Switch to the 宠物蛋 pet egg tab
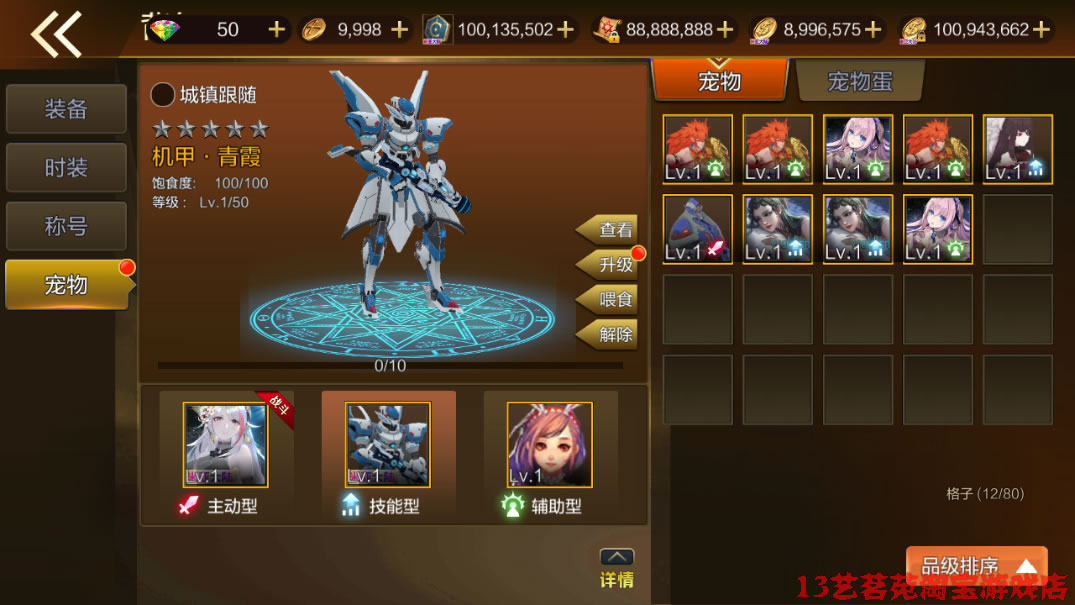The width and height of the screenshot is (1075, 605). 860,81
